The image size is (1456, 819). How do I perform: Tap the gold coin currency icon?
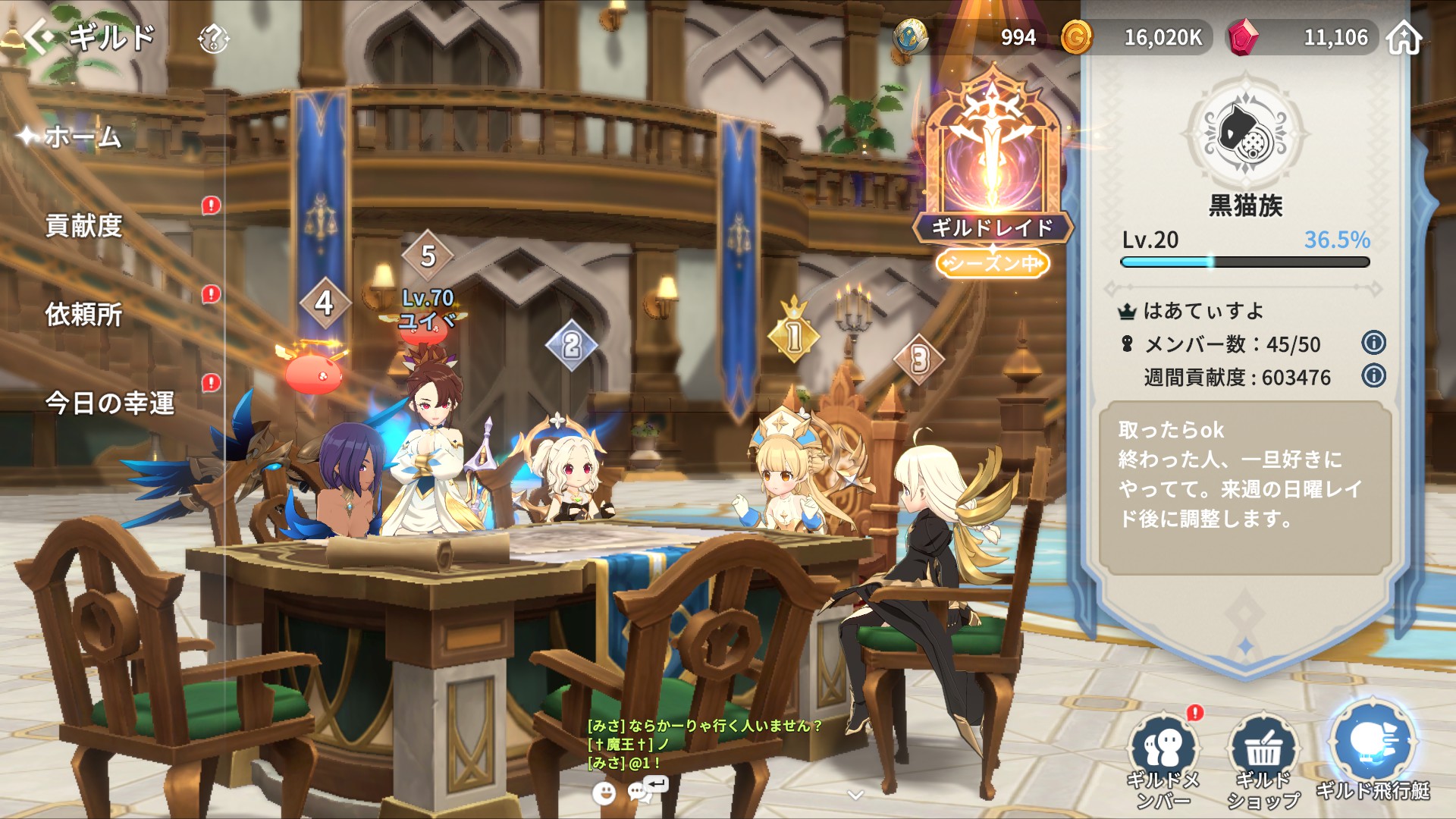1076,37
